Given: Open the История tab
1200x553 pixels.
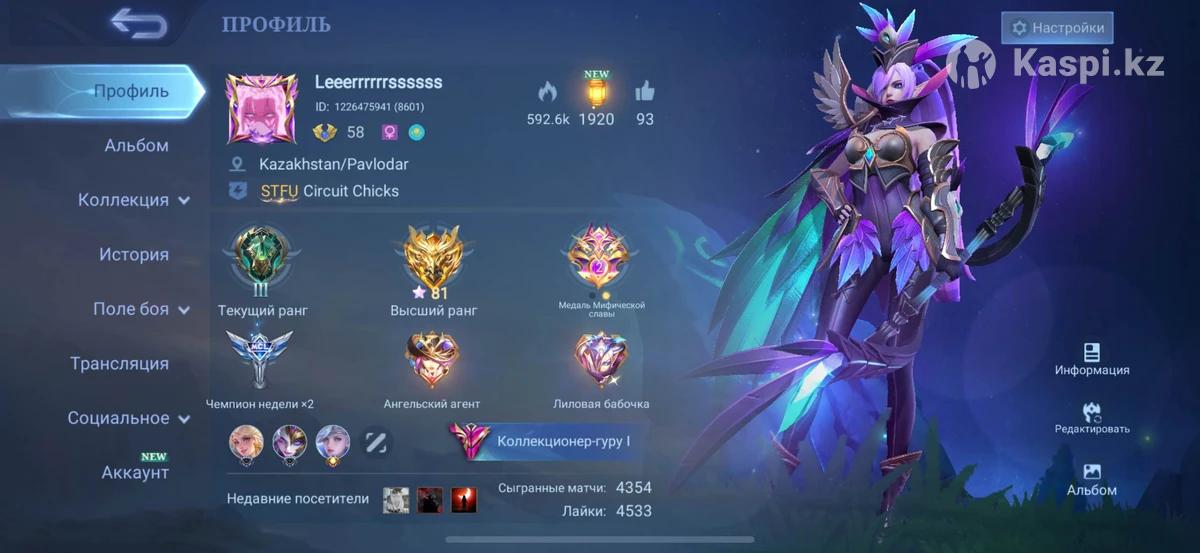Looking at the screenshot, I should tap(133, 254).
